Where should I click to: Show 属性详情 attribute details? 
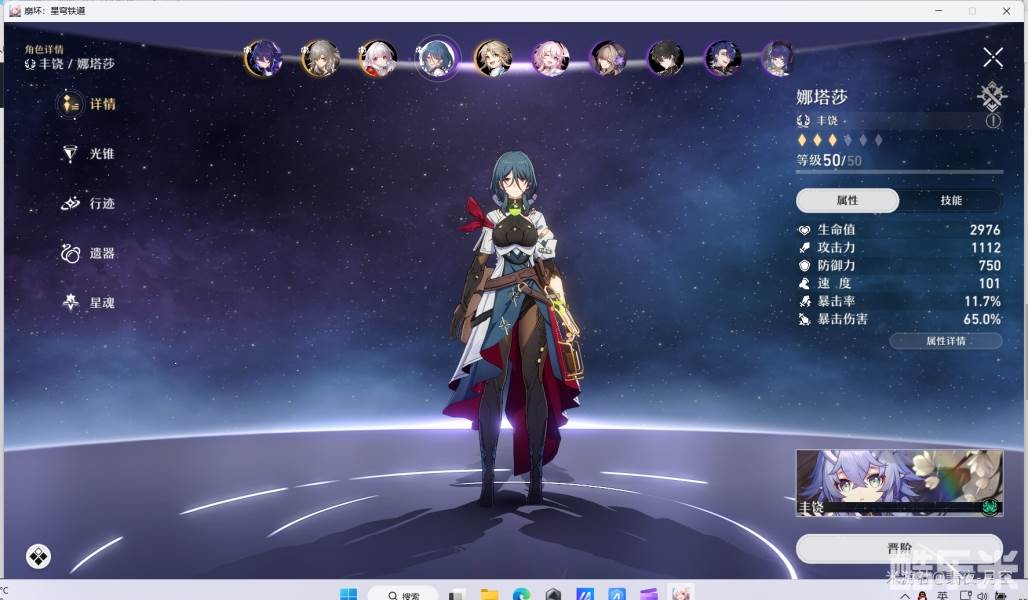point(945,341)
